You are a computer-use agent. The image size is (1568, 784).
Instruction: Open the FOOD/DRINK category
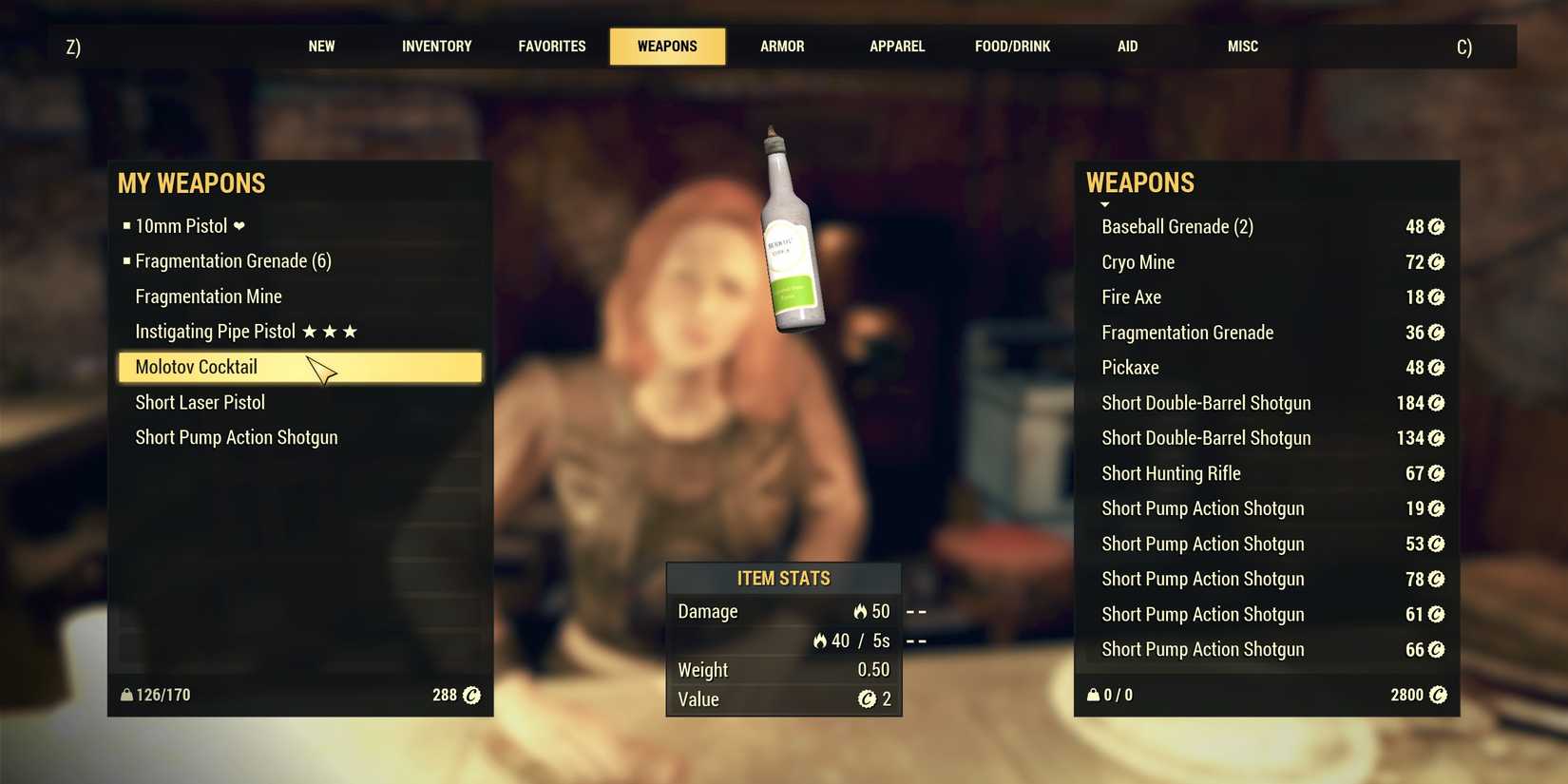click(x=1012, y=46)
